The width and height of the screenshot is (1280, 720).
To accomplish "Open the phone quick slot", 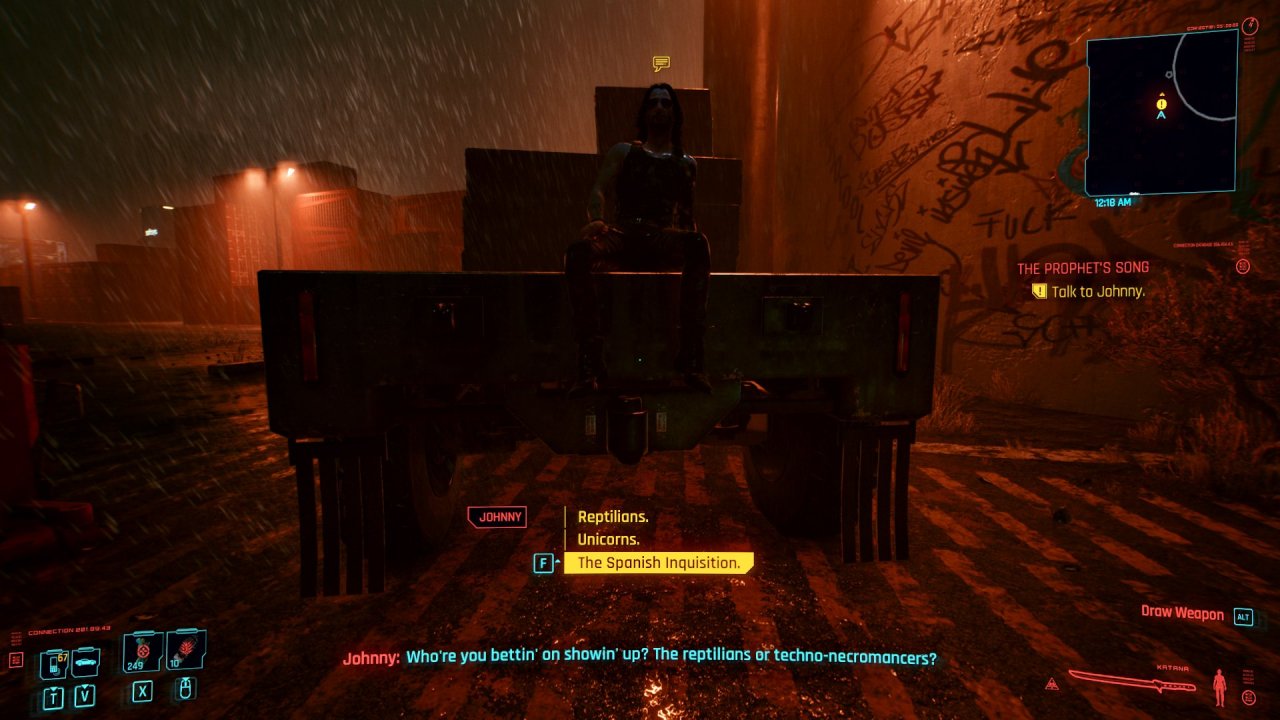I will [53, 663].
